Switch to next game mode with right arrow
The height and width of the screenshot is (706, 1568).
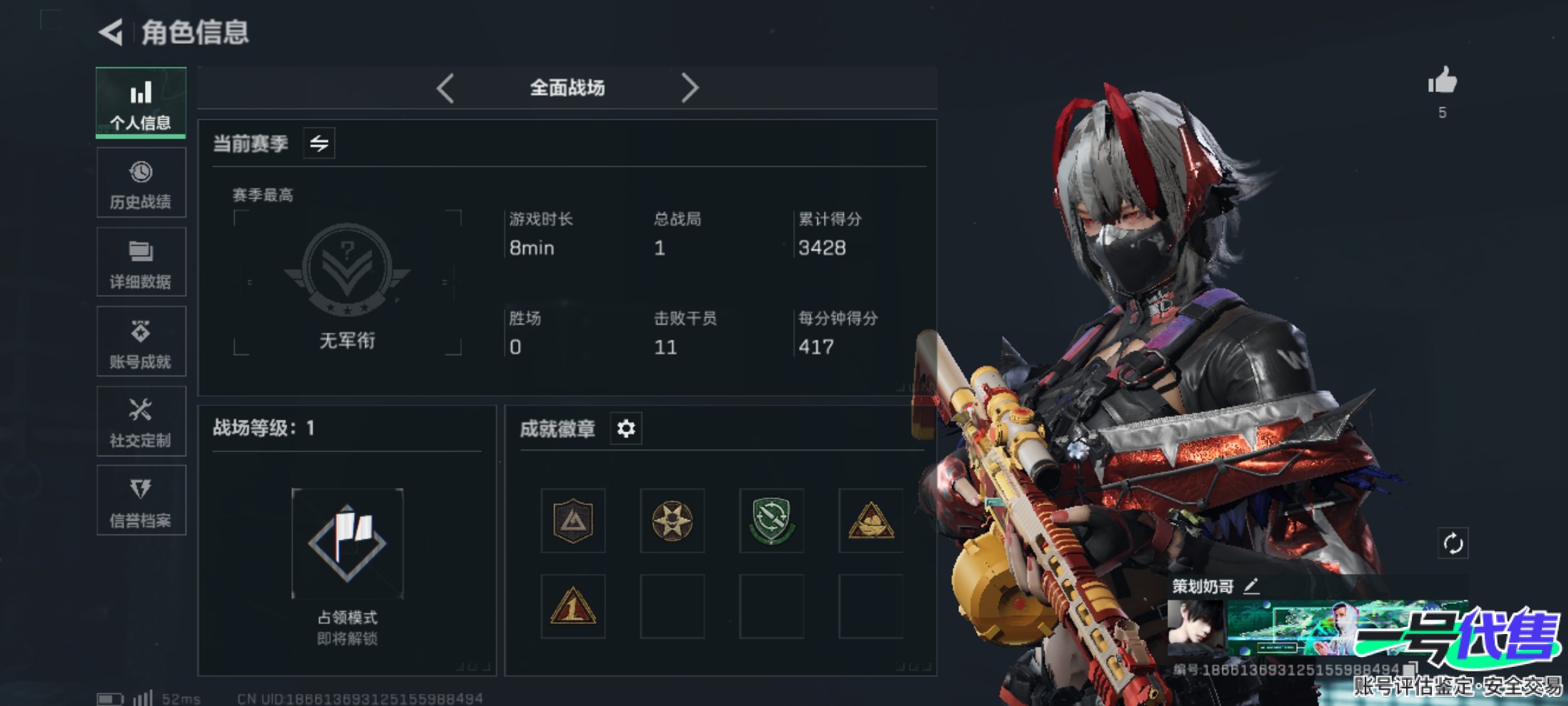click(690, 88)
